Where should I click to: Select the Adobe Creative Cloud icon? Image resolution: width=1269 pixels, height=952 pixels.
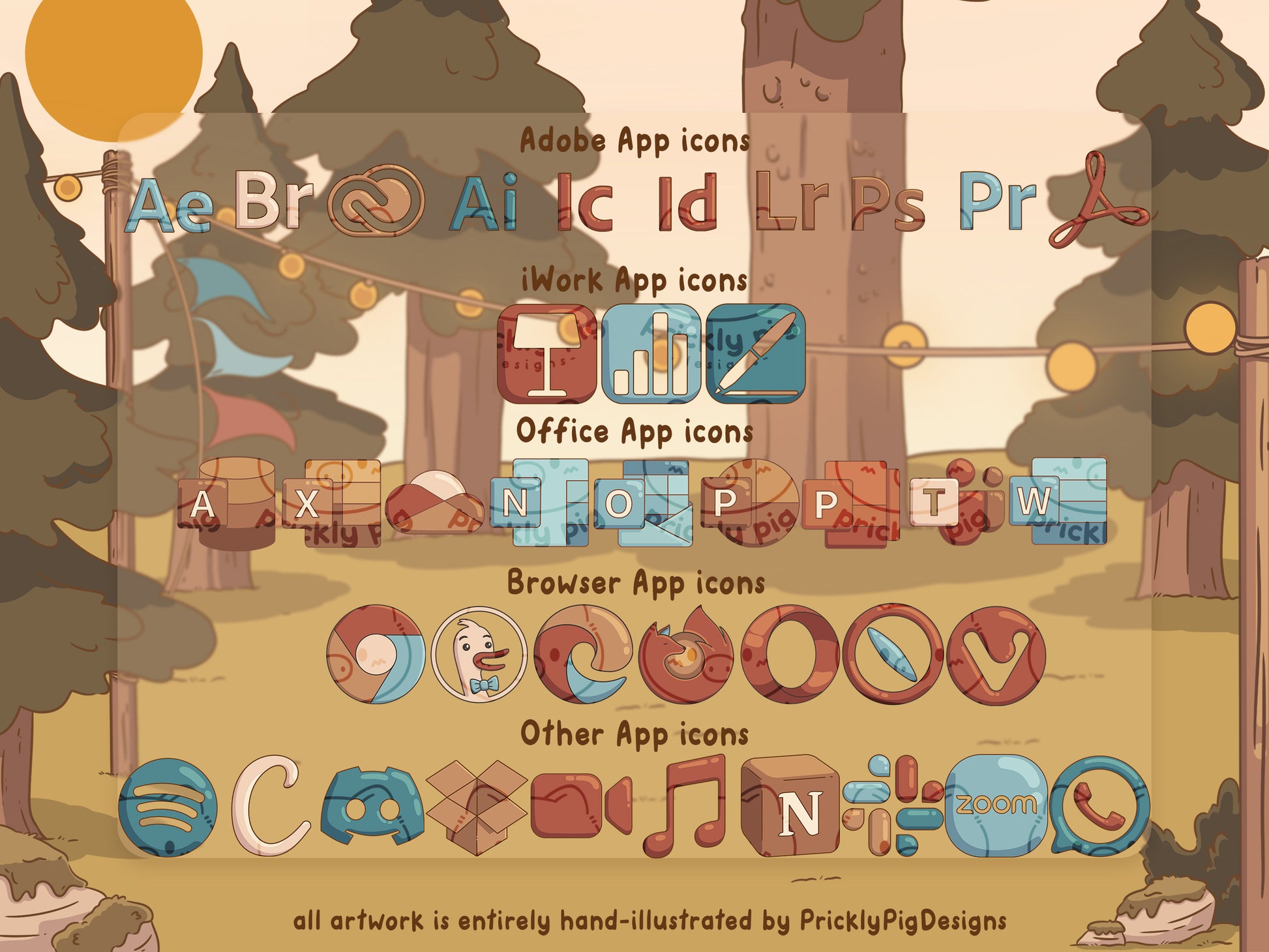point(376,200)
